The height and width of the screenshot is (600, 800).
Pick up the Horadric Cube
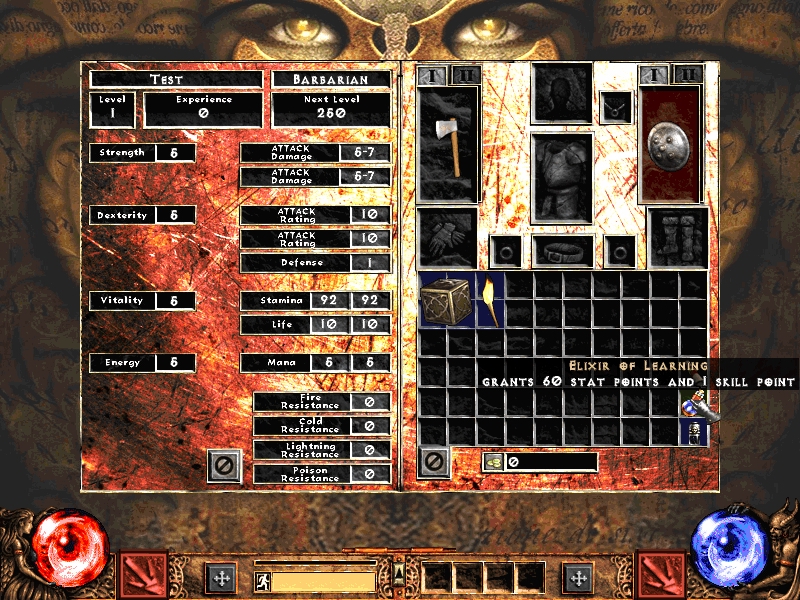[x=447, y=299]
